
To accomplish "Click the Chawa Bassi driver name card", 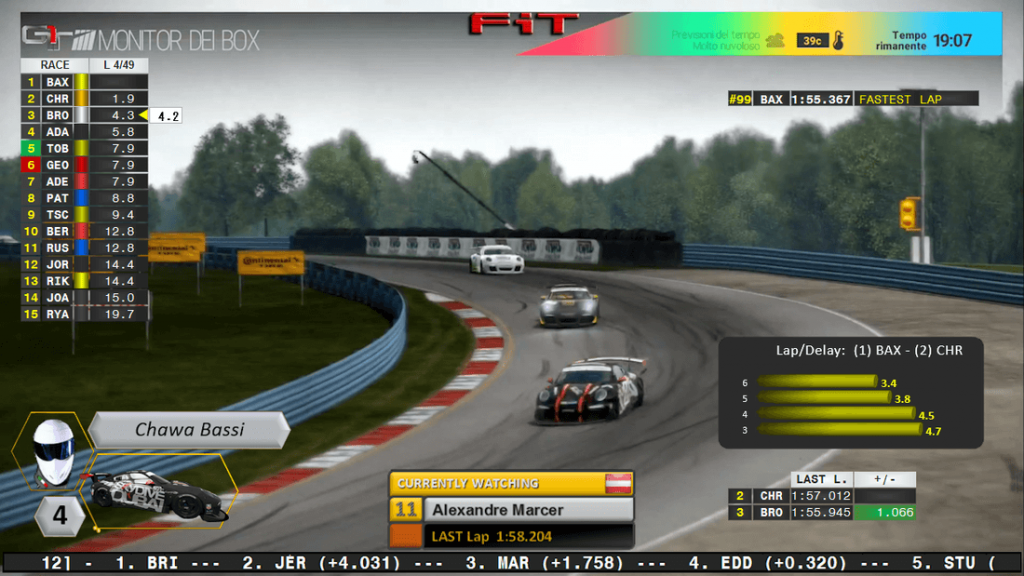I will 190,430.
